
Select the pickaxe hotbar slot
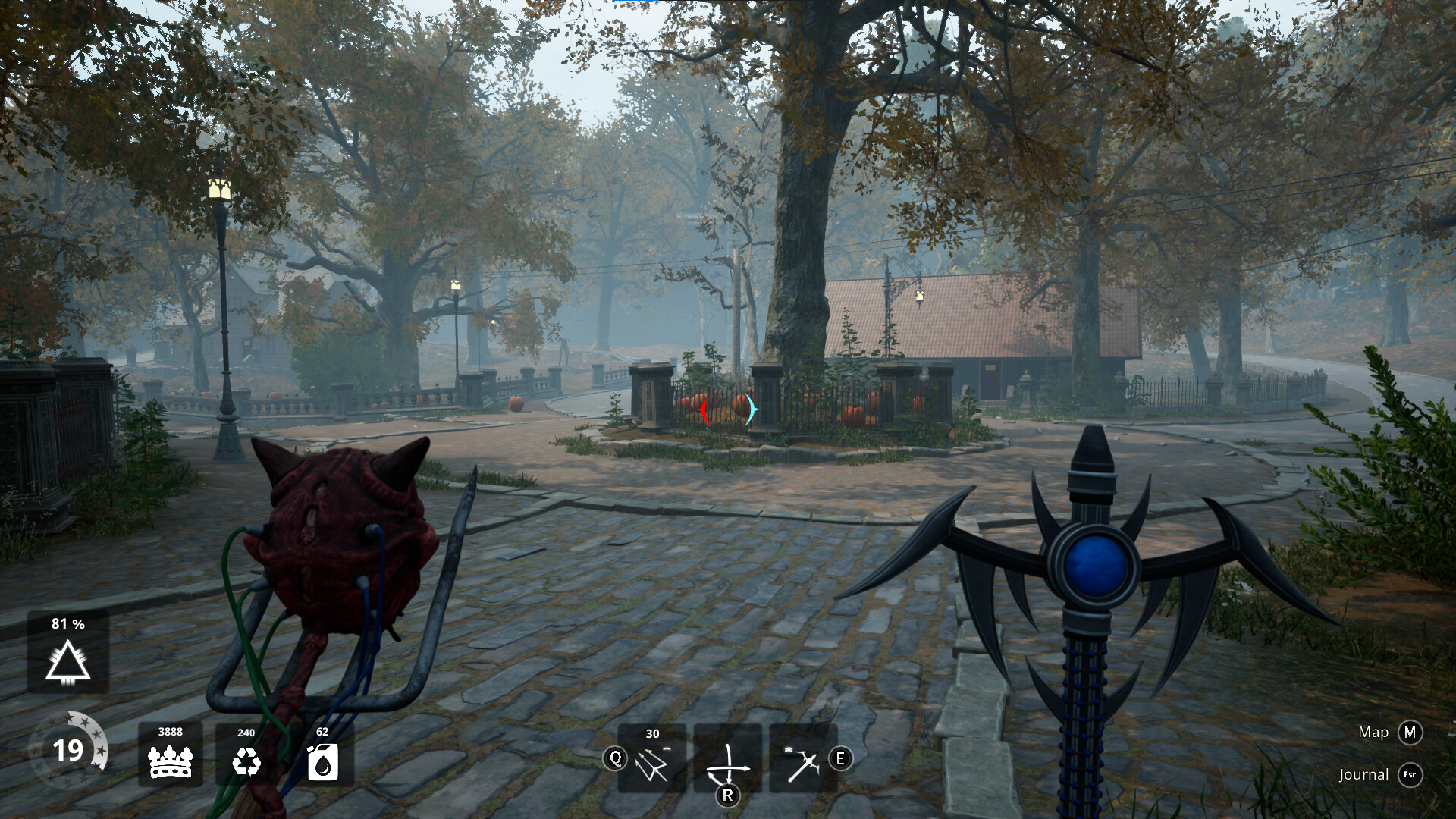pos(804,762)
